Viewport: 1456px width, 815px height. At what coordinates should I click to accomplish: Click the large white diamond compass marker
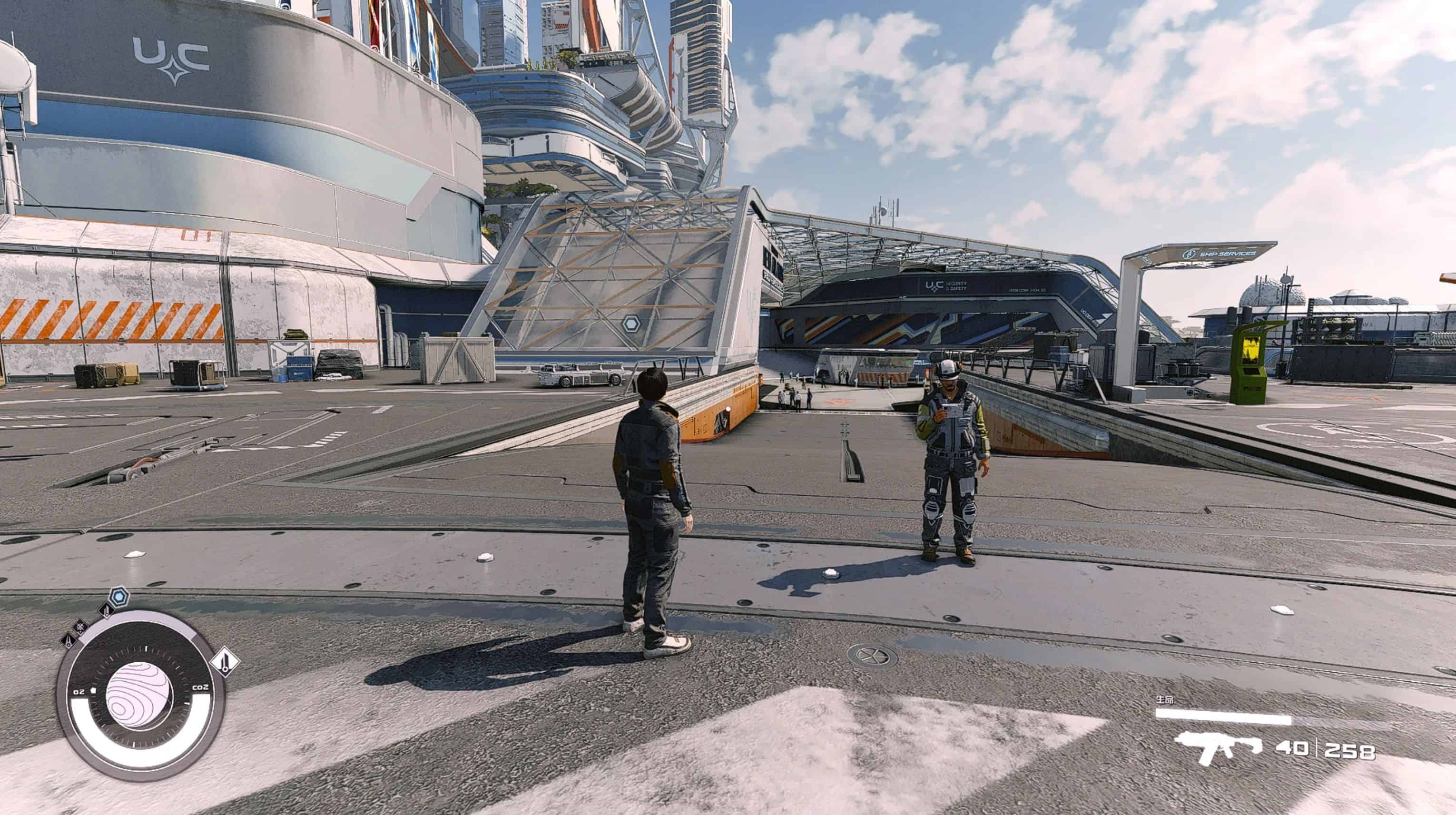[x=225, y=661]
